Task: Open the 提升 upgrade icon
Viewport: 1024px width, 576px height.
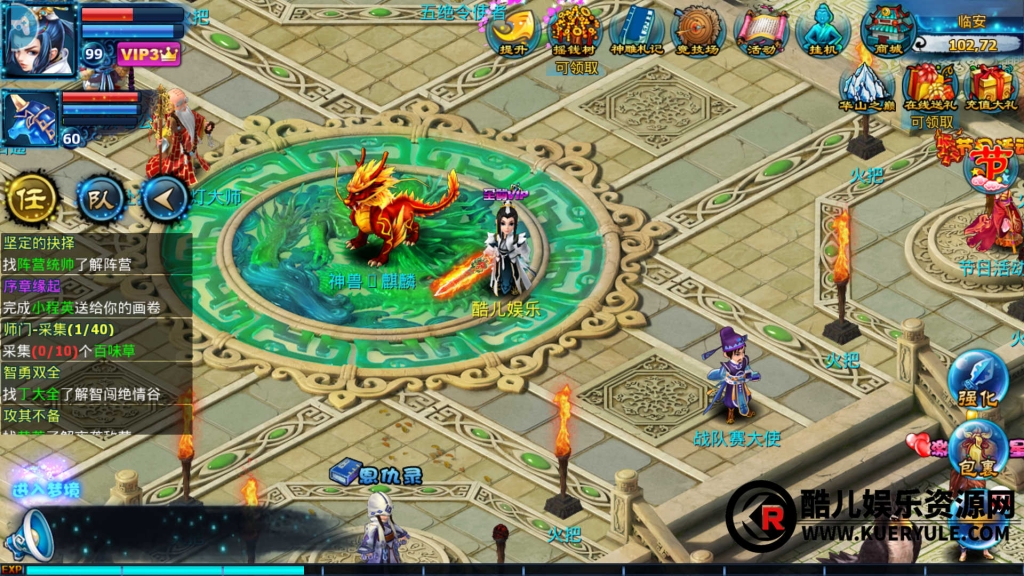Action: [514, 30]
